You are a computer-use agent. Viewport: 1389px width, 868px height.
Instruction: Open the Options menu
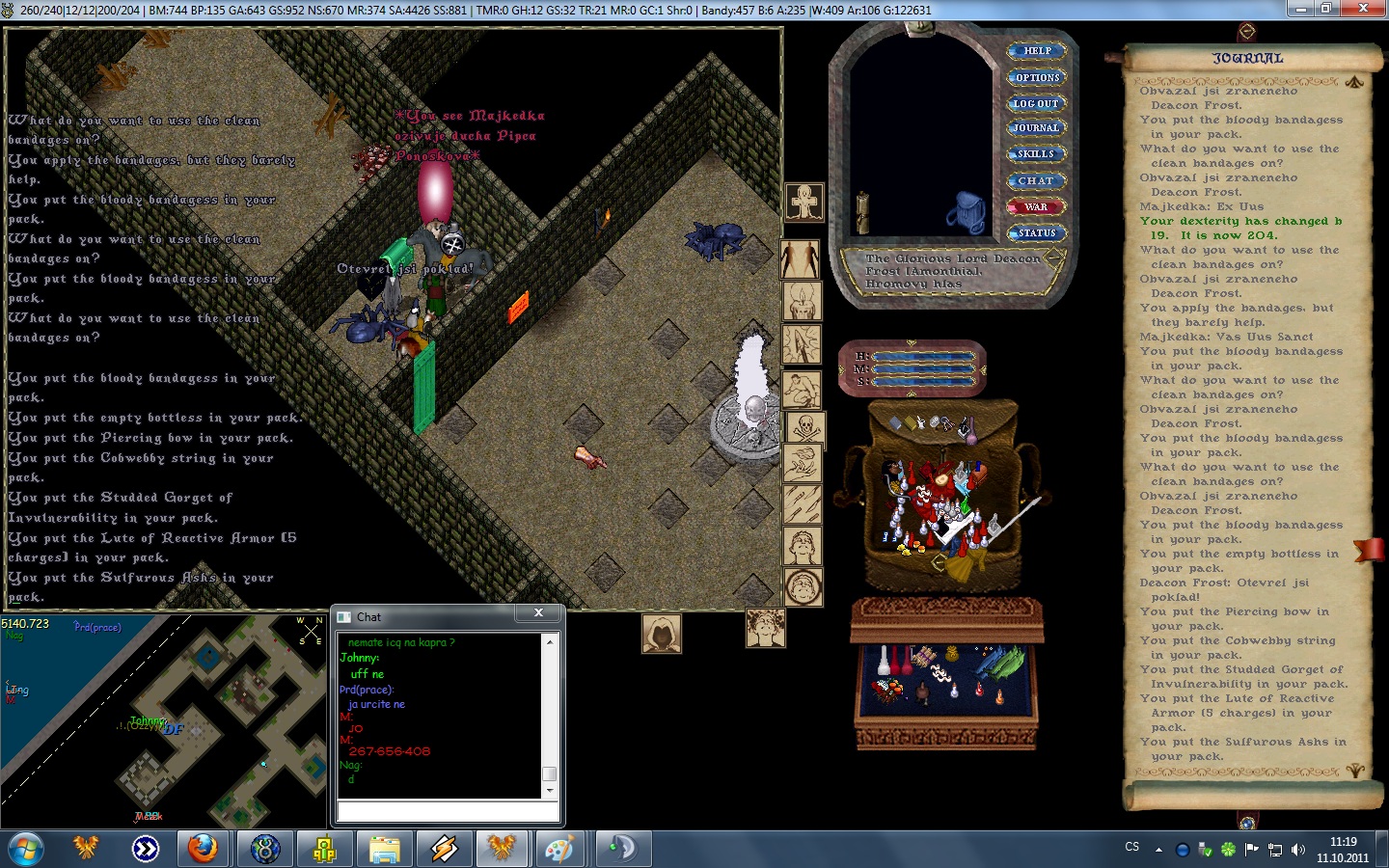(1037, 77)
